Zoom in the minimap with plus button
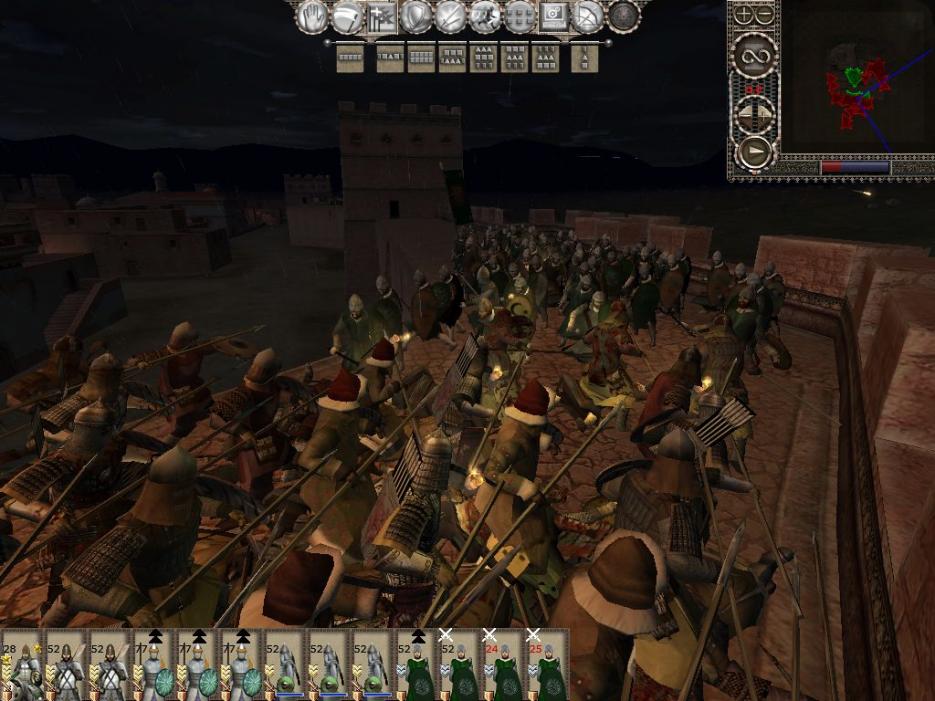Screen dimensions: 935x701 click(x=744, y=15)
